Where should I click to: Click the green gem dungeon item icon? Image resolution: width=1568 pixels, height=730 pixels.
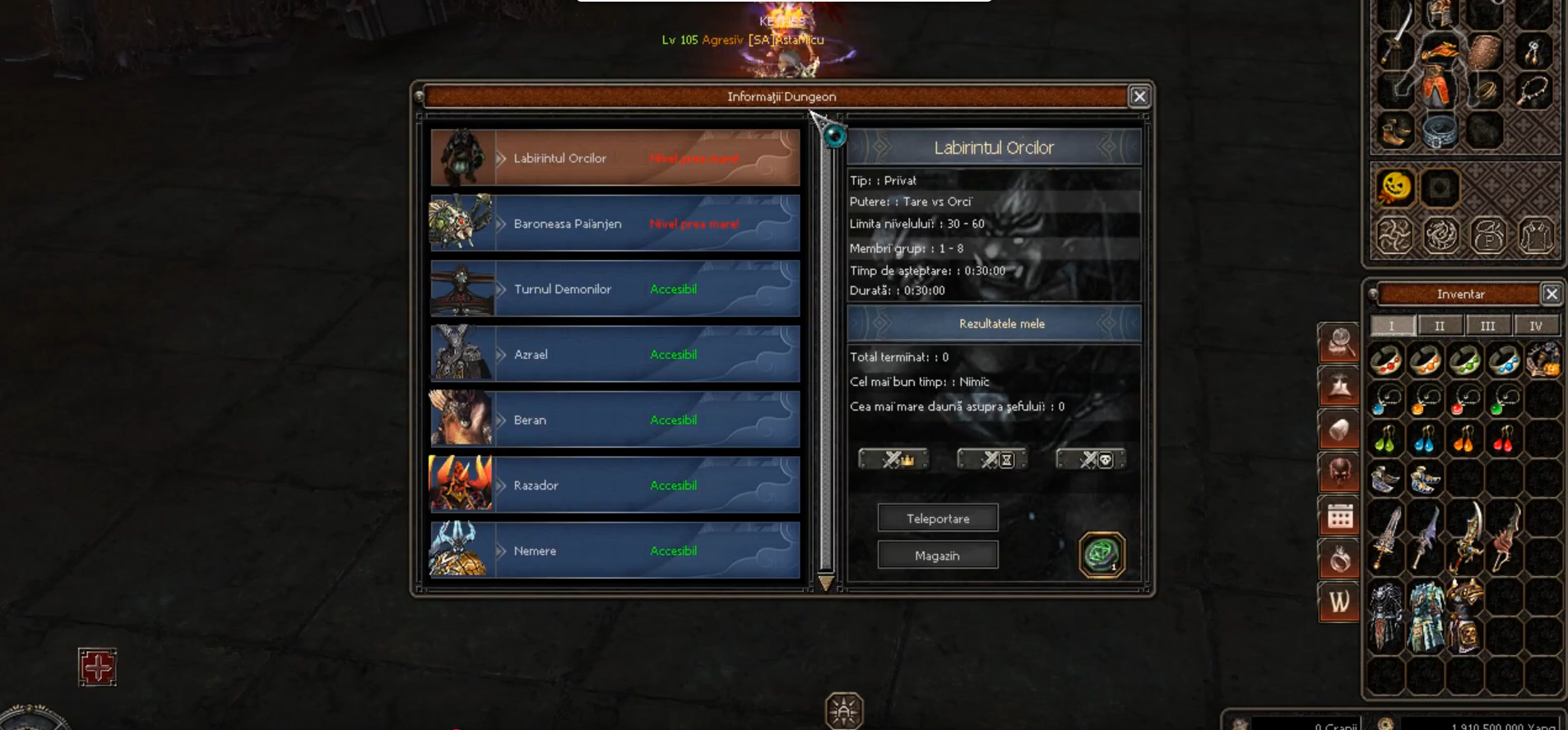[1102, 554]
